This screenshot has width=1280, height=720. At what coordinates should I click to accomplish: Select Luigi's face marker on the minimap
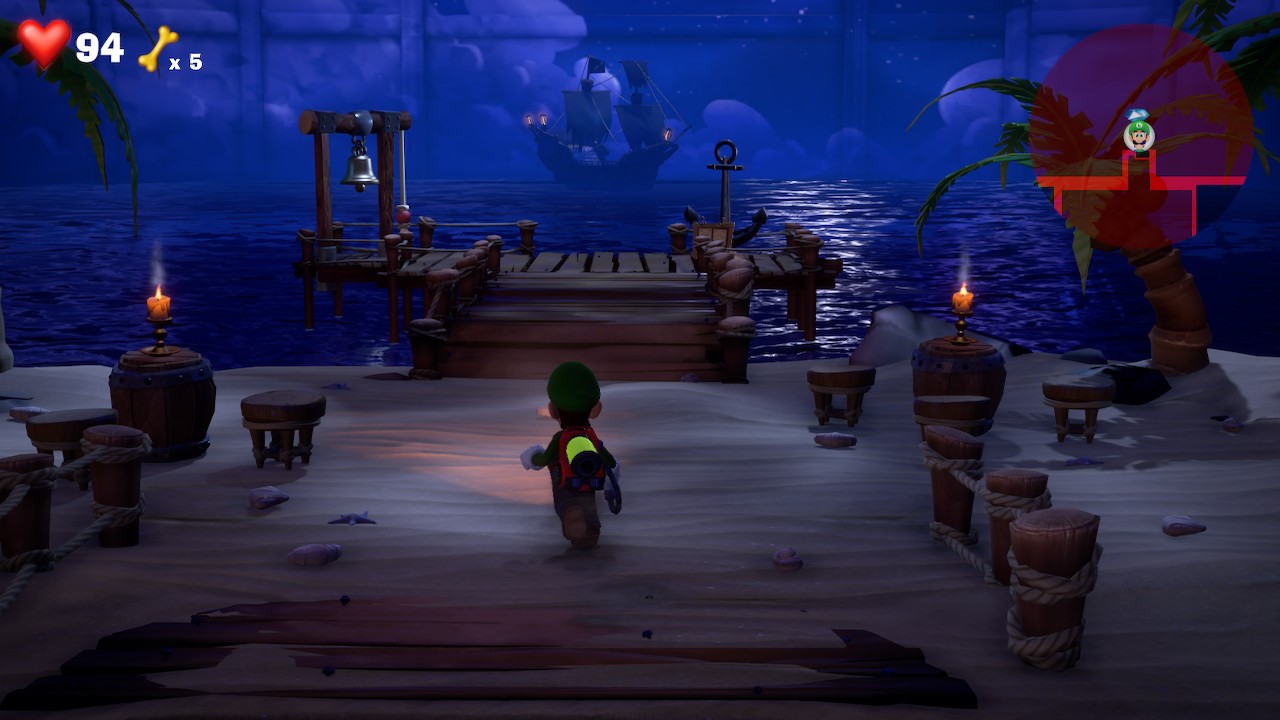point(1139,134)
